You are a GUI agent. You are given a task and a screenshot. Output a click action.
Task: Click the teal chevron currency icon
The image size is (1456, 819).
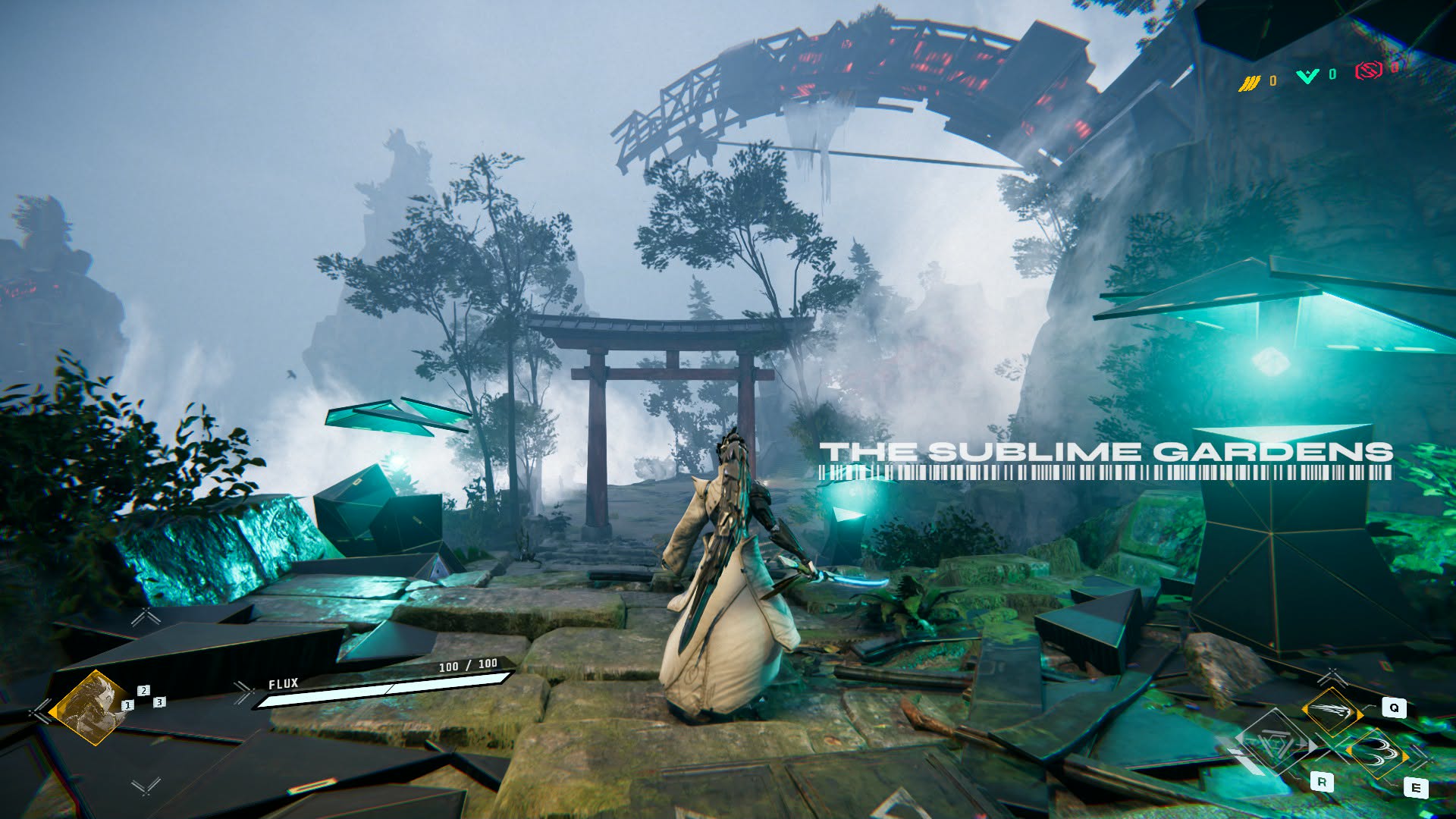tap(1307, 76)
